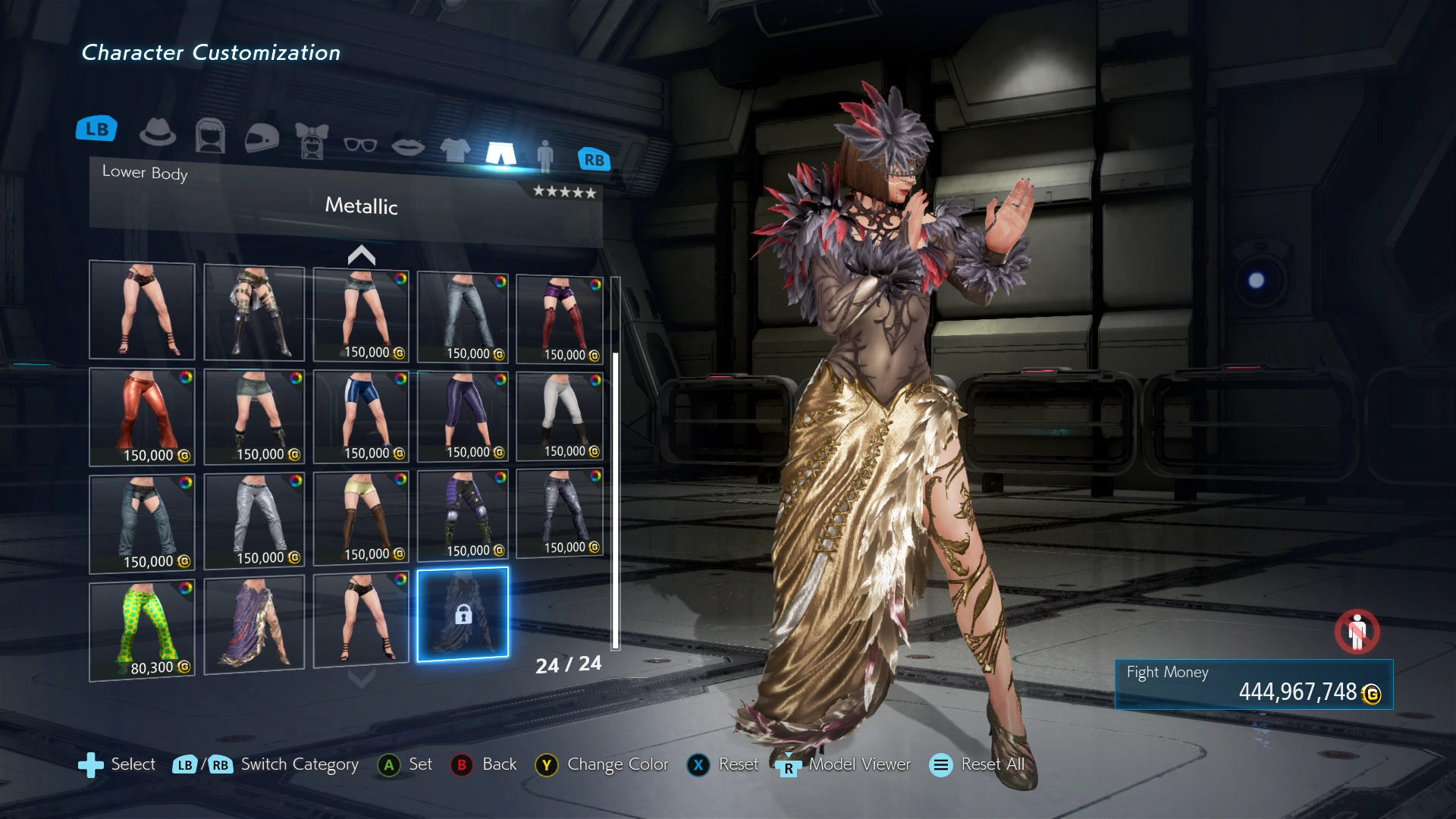Switch to the hat category tab
1456x819 pixels.
158,133
